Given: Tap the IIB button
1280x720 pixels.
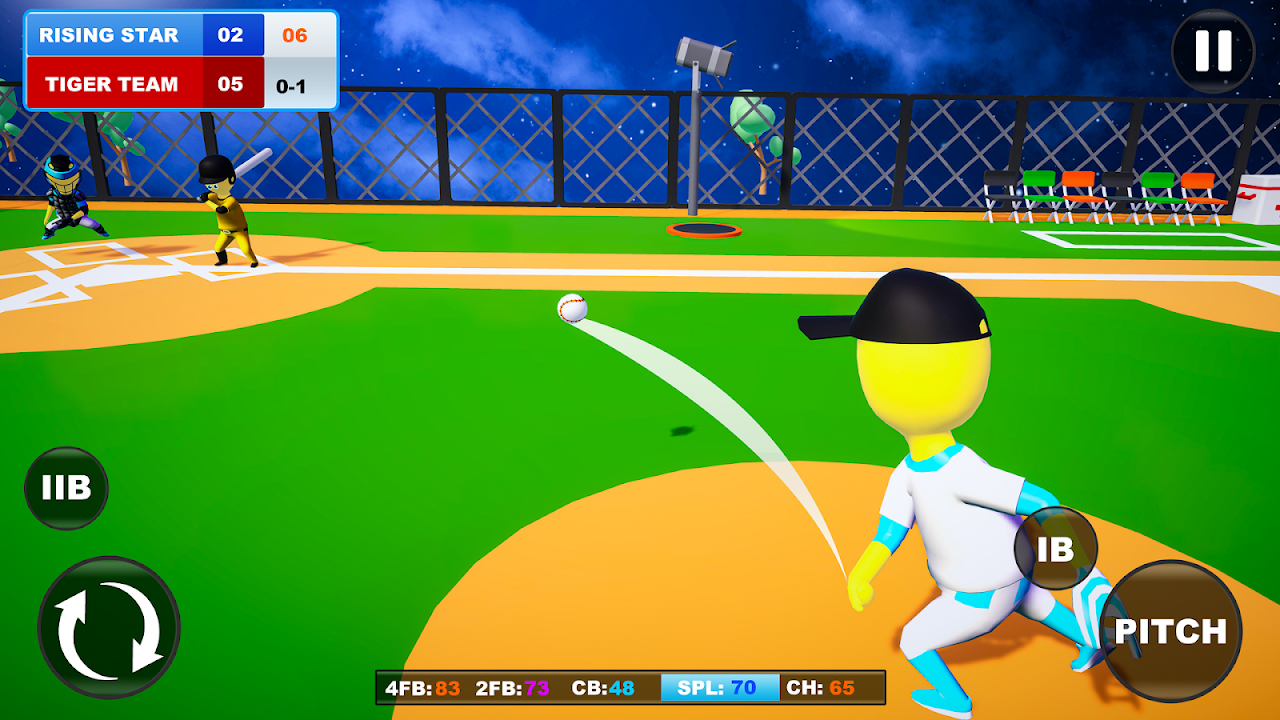Looking at the screenshot, I should pos(66,488).
